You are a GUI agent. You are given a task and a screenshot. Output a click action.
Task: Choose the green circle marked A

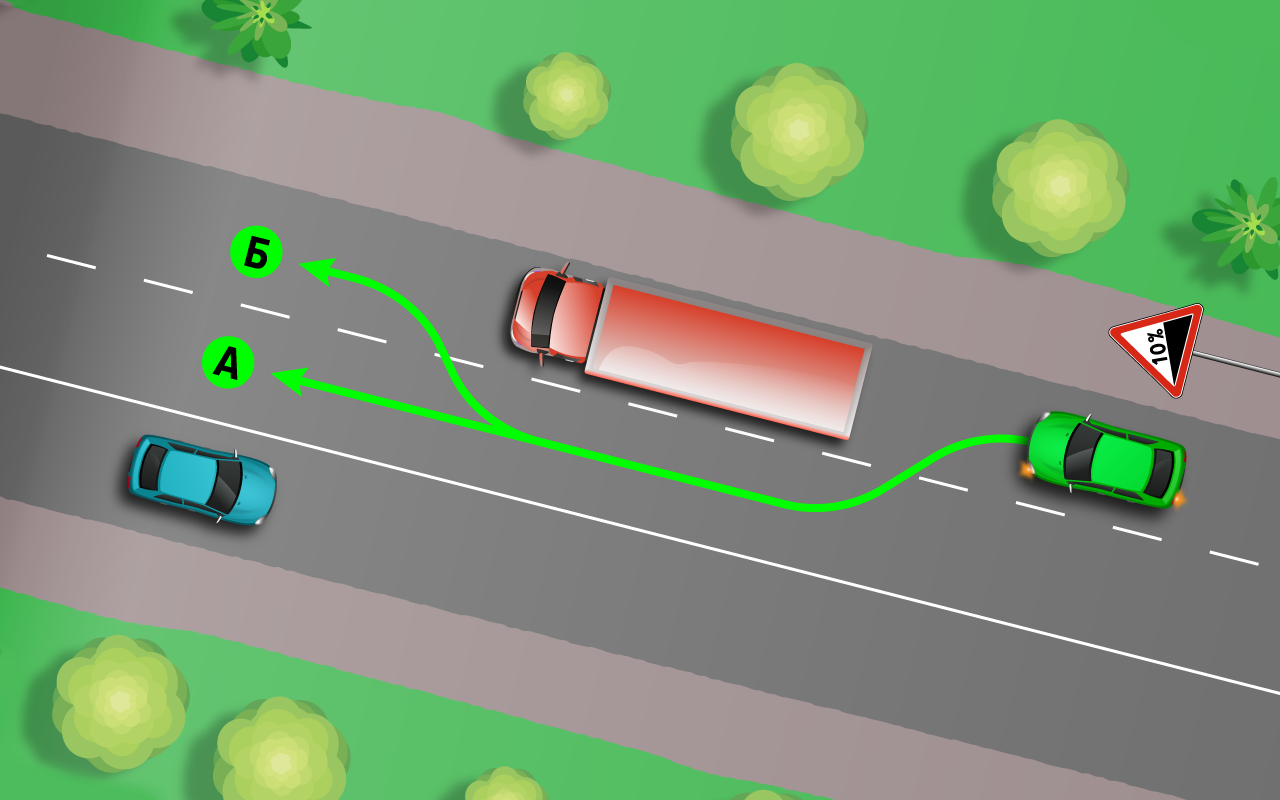(x=228, y=363)
